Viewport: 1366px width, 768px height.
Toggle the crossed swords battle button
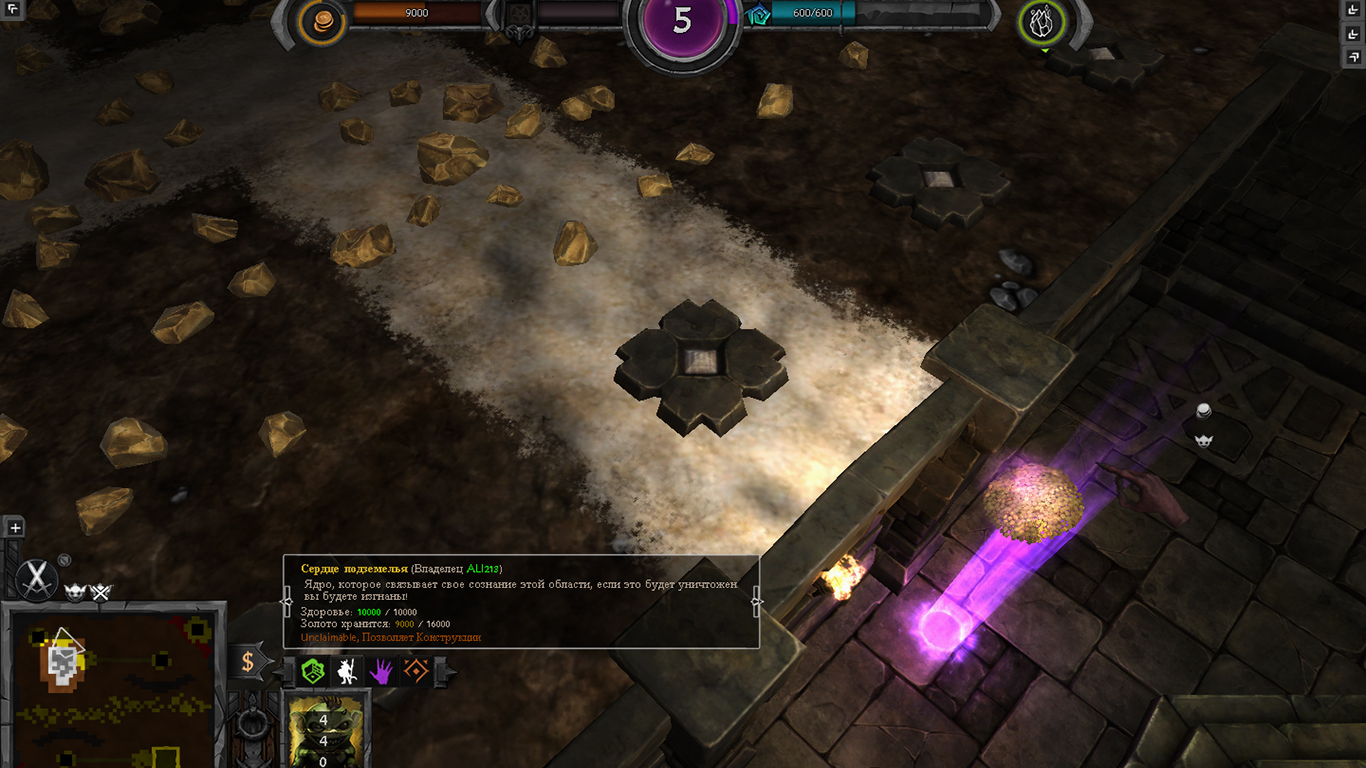[x=37, y=578]
